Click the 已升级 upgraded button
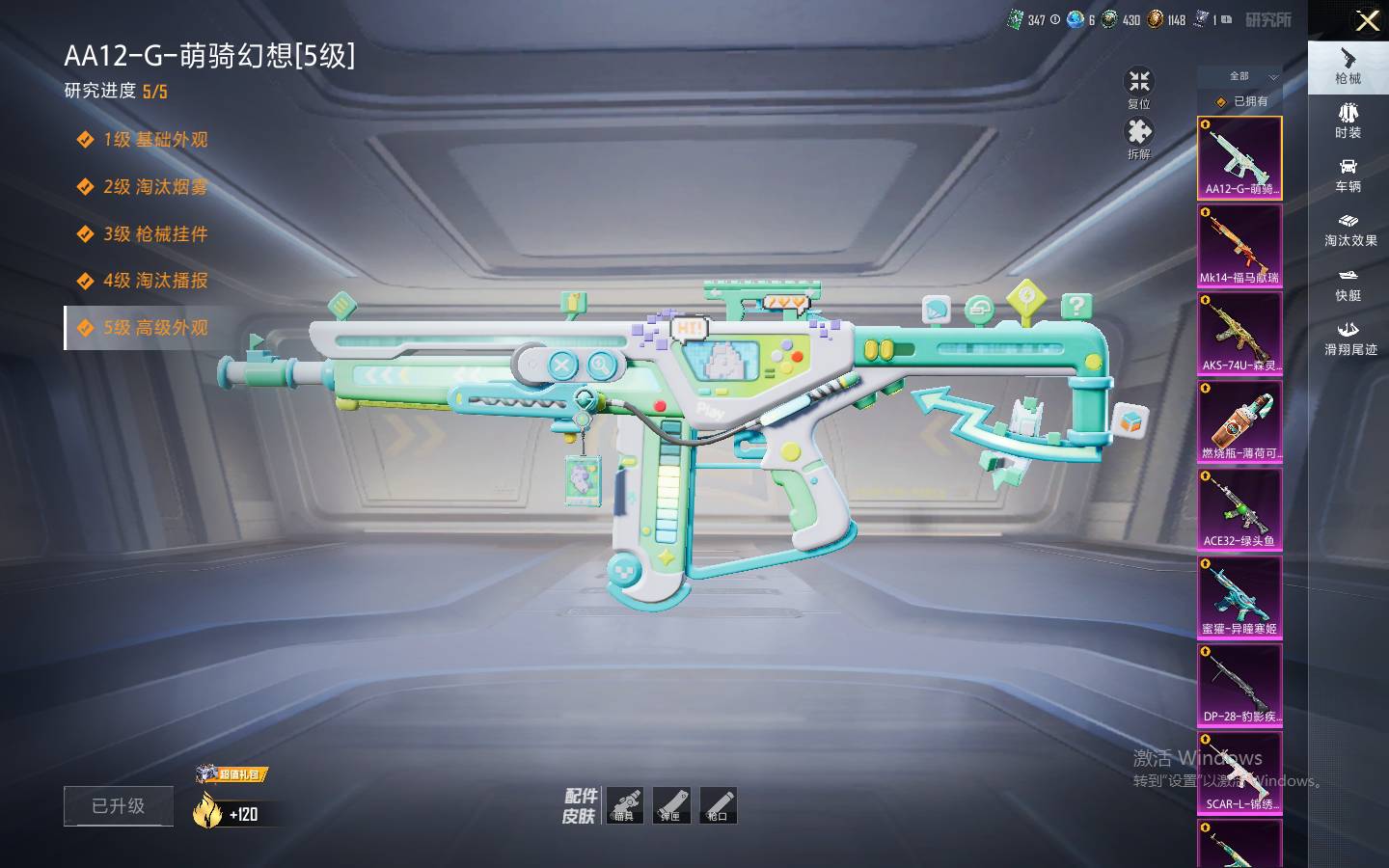Viewport: 1389px width, 868px height. 119,805
